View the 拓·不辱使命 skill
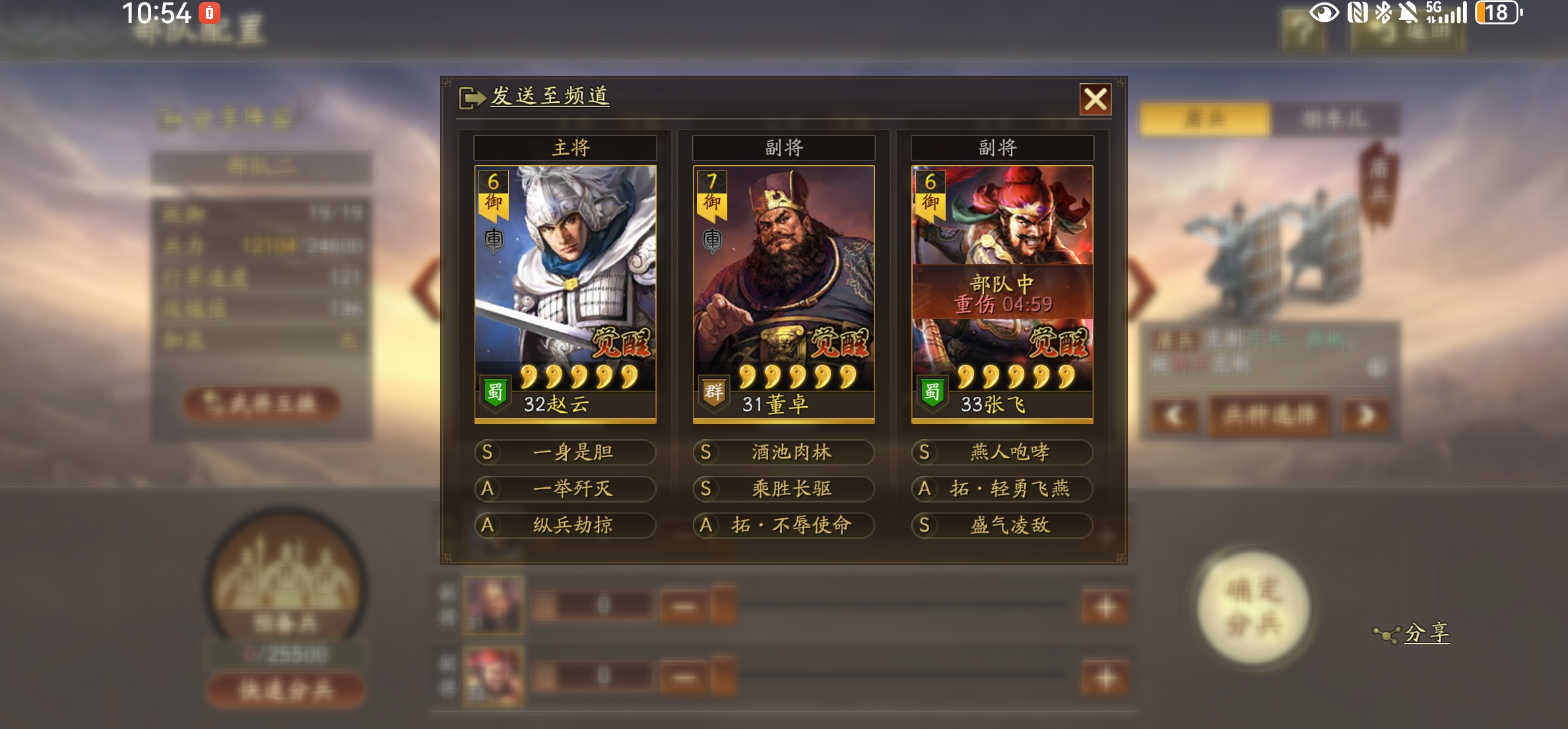This screenshot has height=729, width=1568. point(783,526)
